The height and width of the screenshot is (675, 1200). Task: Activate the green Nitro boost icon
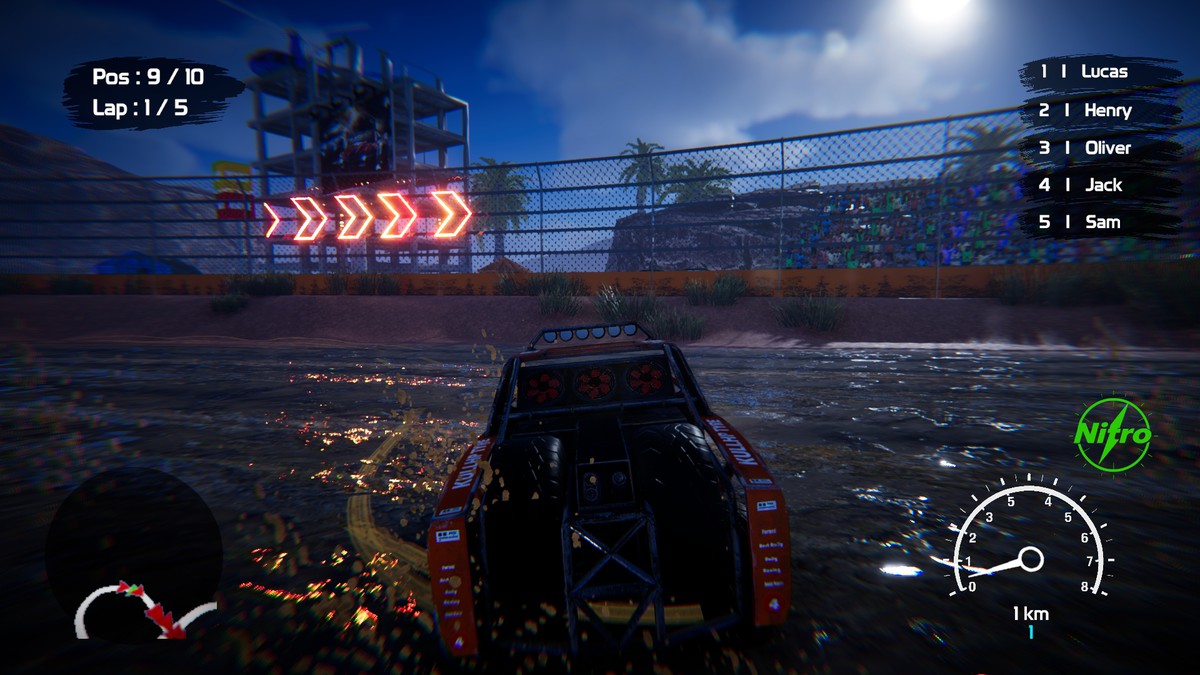(1113, 435)
